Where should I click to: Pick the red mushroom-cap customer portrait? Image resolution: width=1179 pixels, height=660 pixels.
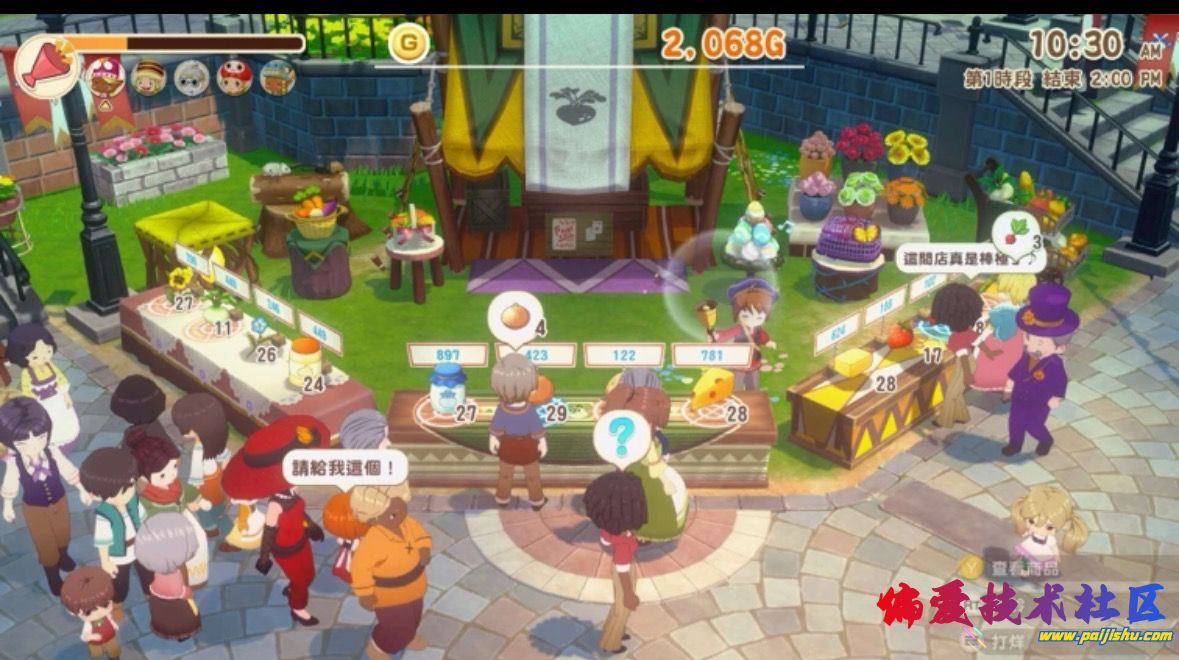click(x=234, y=75)
